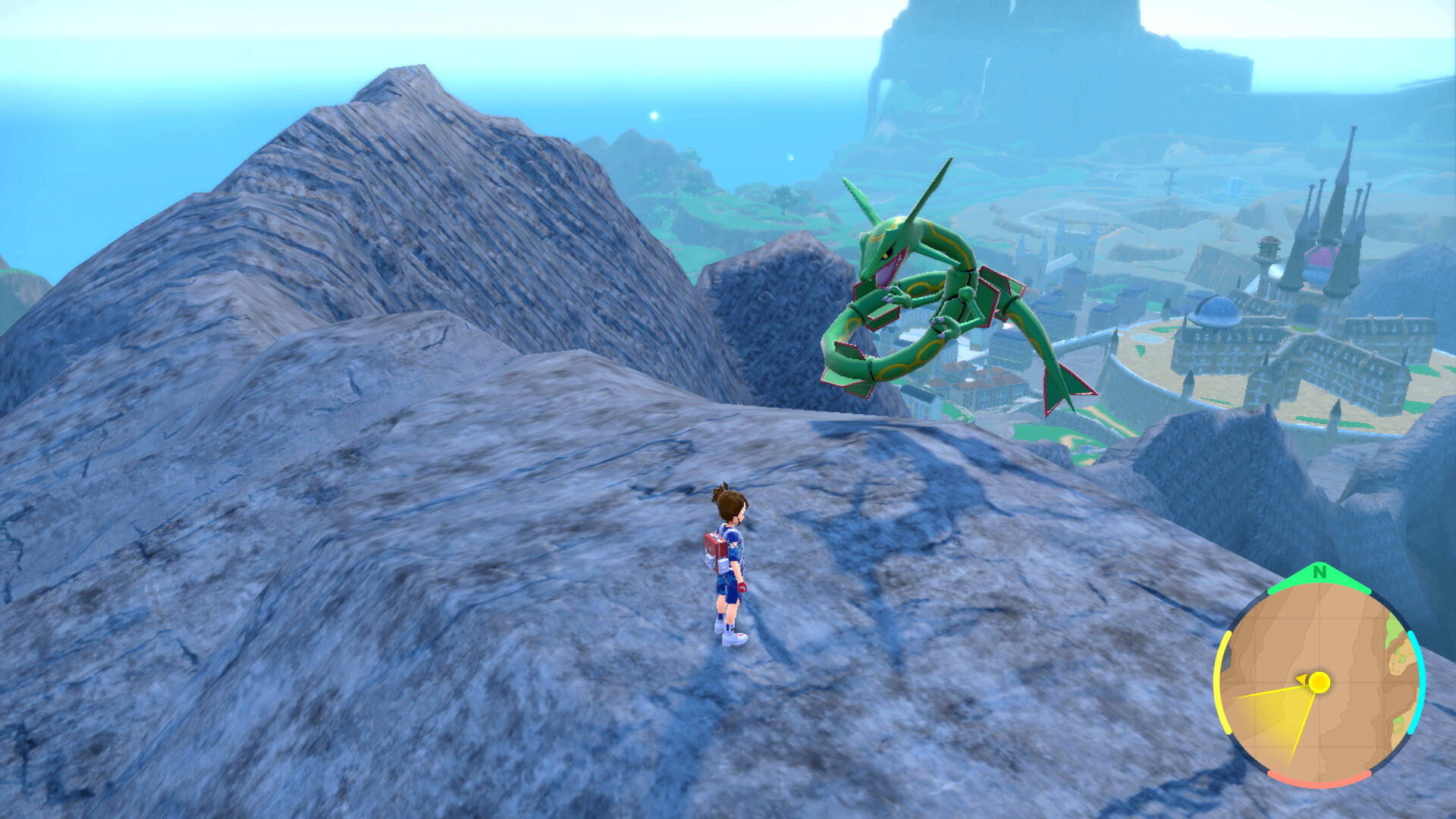Click the yellow player marker on minimap

pos(1319,682)
